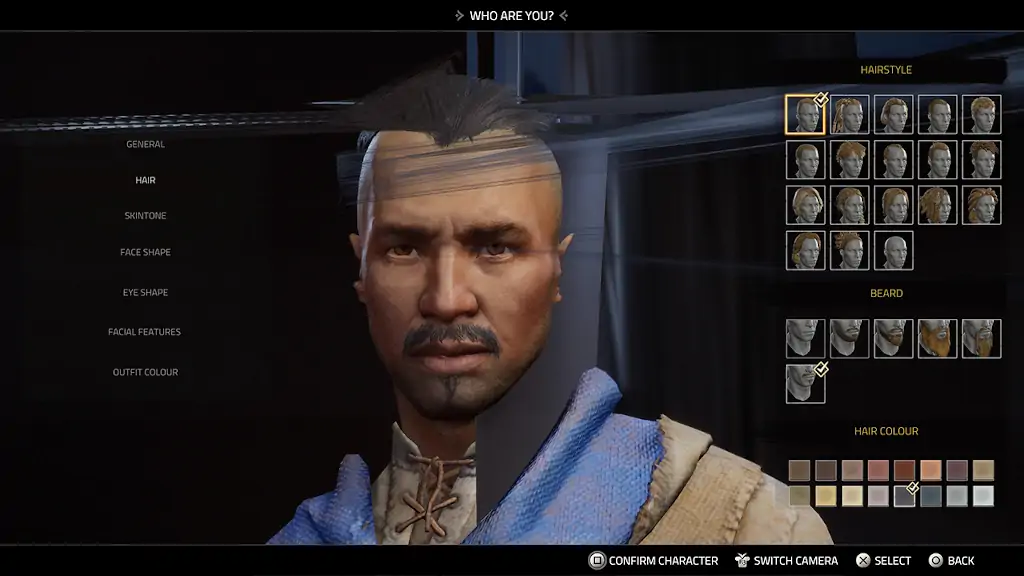Choose the long goatee beard thumbnail

(981, 338)
